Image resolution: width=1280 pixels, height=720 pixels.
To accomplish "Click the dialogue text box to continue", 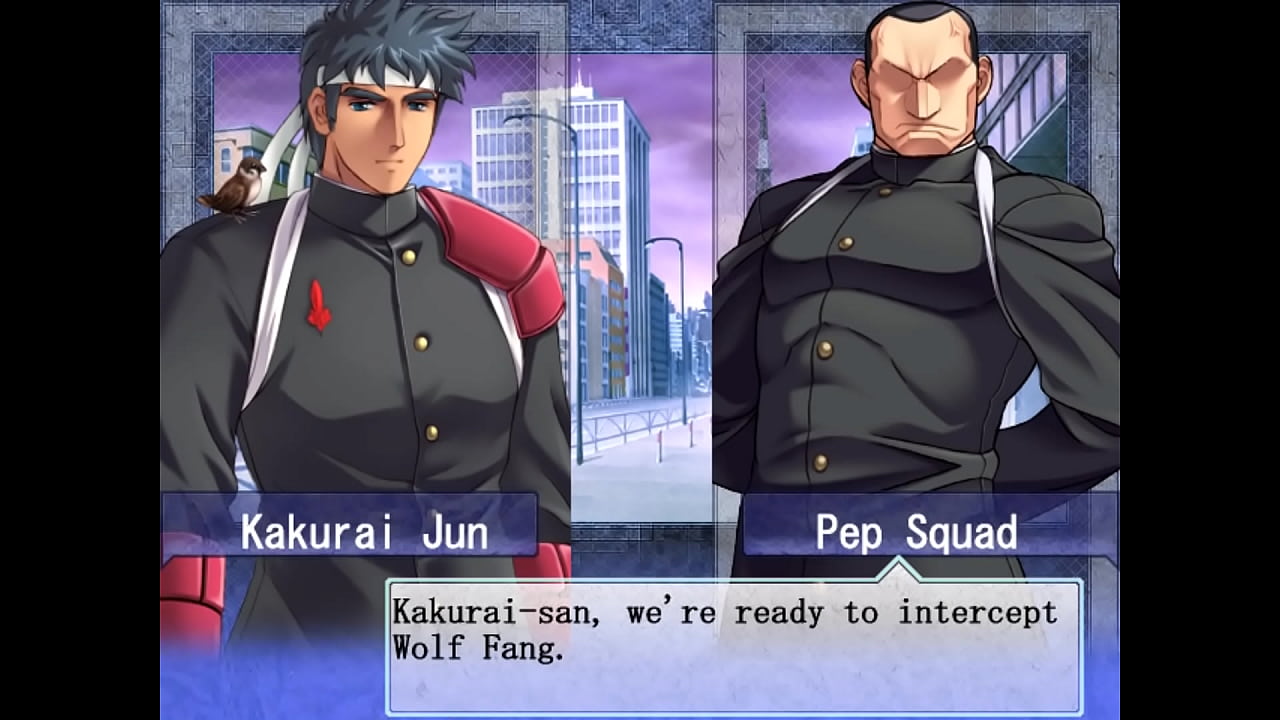I will 734,646.
